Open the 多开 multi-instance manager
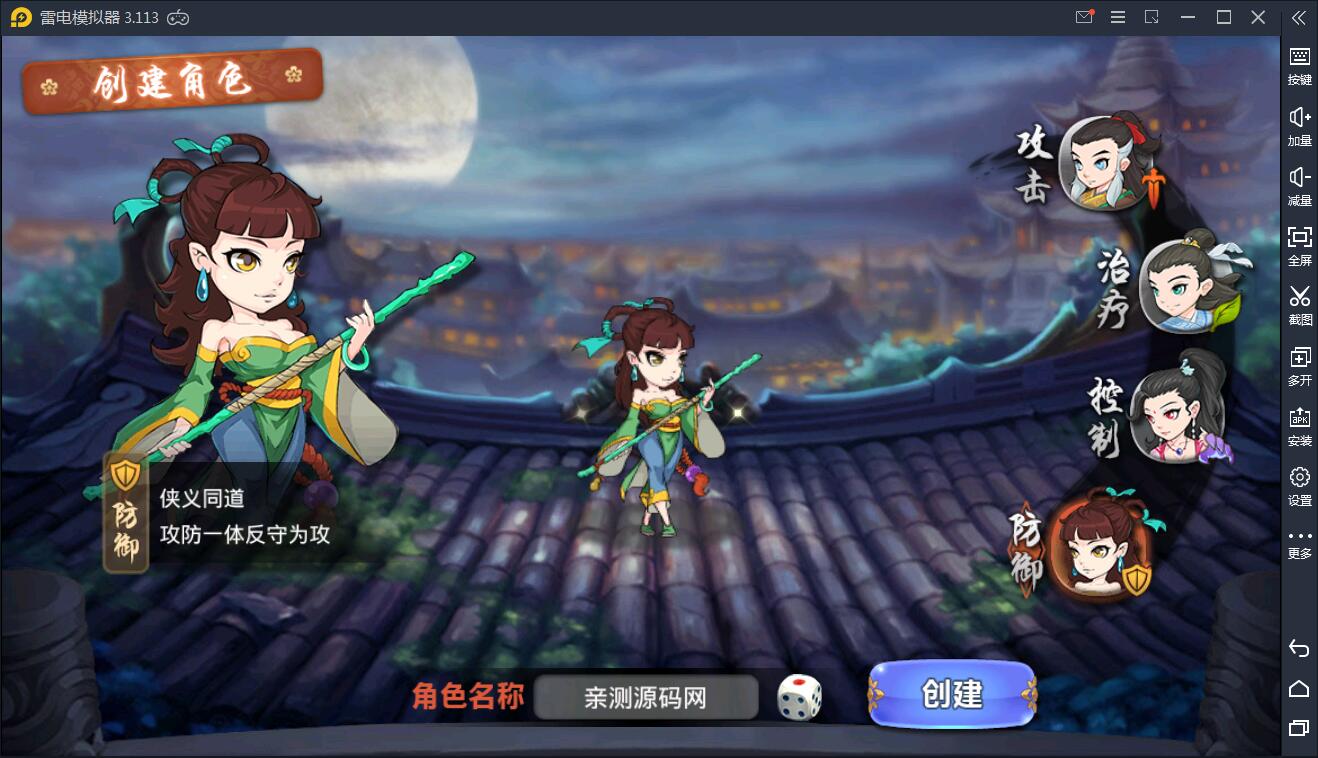The width and height of the screenshot is (1318, 758). point(1299,362)
